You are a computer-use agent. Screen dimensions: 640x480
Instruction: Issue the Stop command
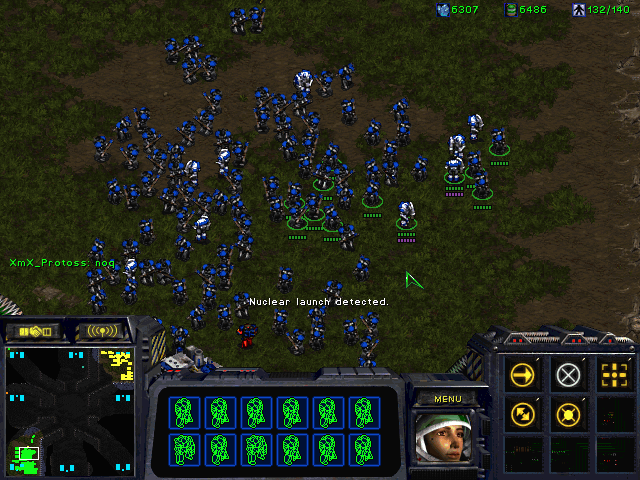[568, 375]
